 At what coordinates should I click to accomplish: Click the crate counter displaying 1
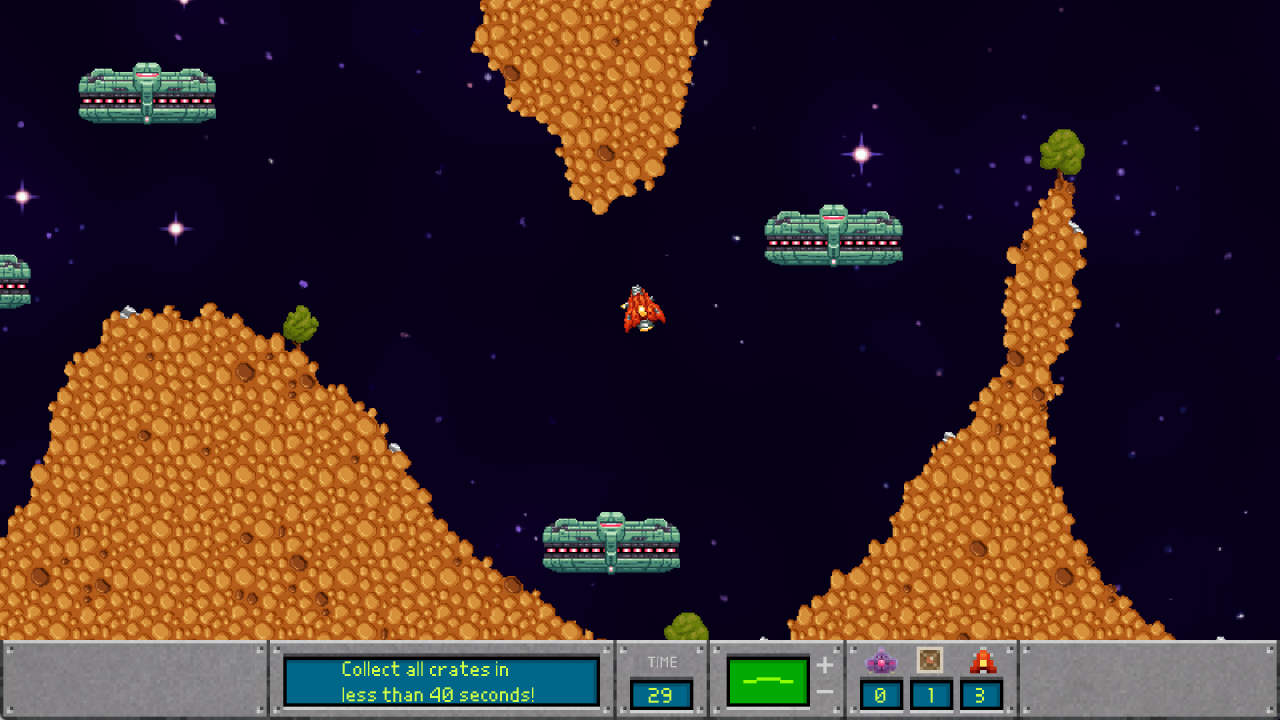930,694
